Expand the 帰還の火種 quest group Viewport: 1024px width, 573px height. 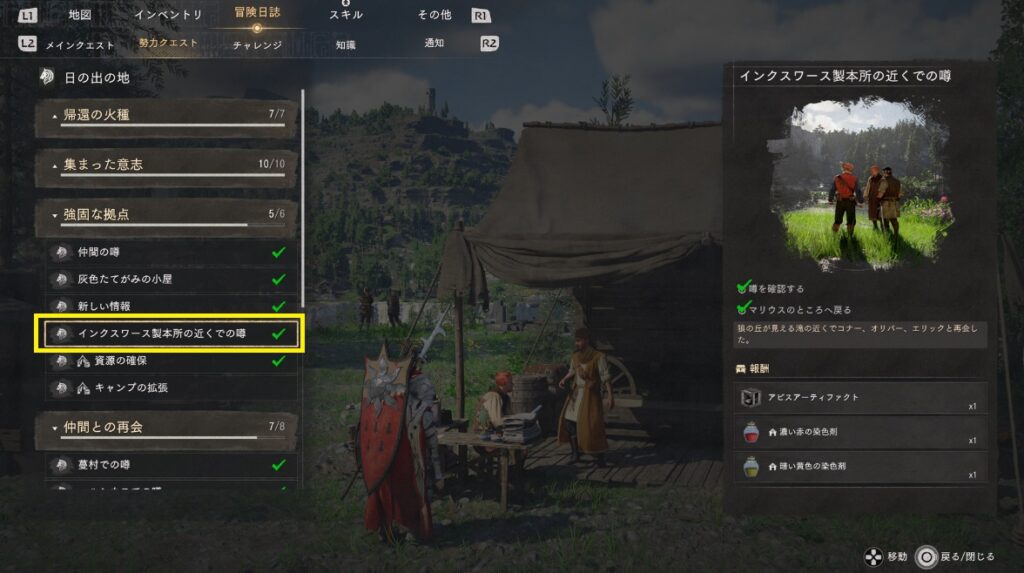(x=167, y=117)
